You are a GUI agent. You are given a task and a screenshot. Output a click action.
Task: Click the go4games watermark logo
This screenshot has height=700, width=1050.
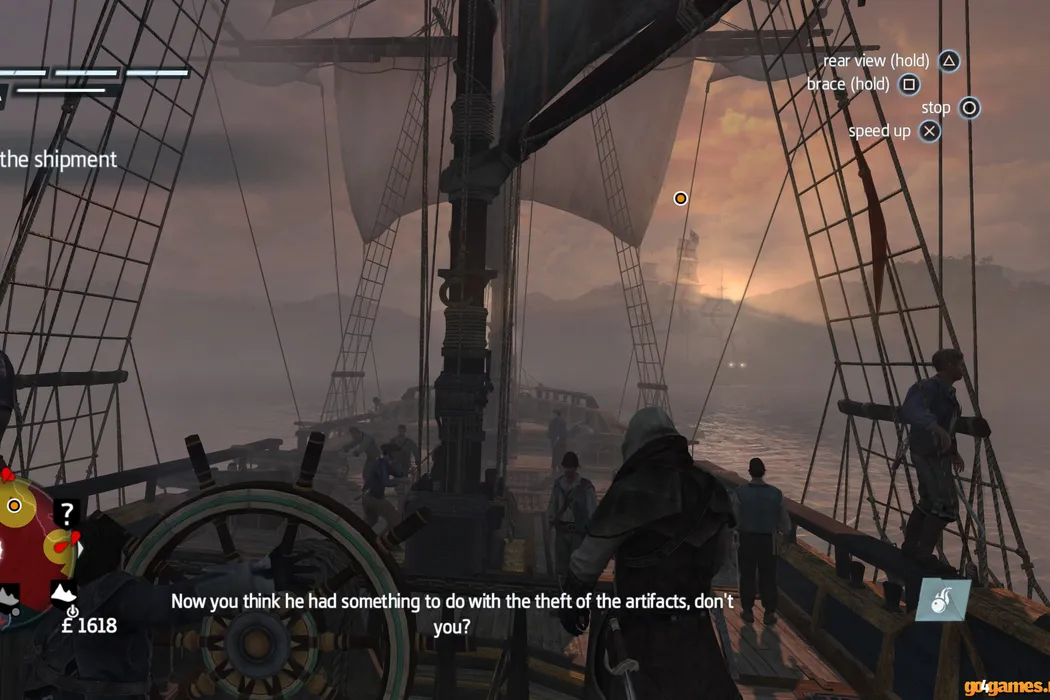coord(1006,687)
